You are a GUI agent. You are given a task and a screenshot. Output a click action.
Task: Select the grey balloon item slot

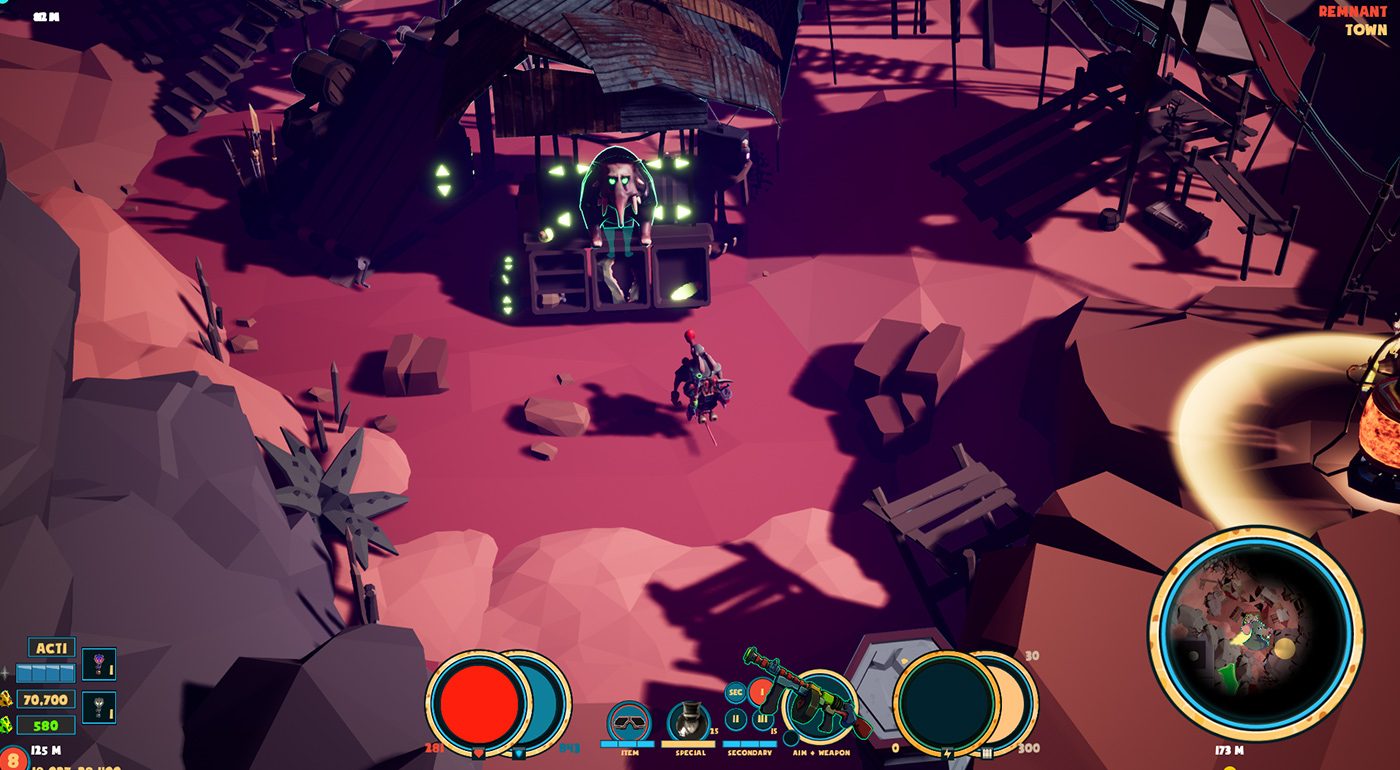tap(98, 707)
